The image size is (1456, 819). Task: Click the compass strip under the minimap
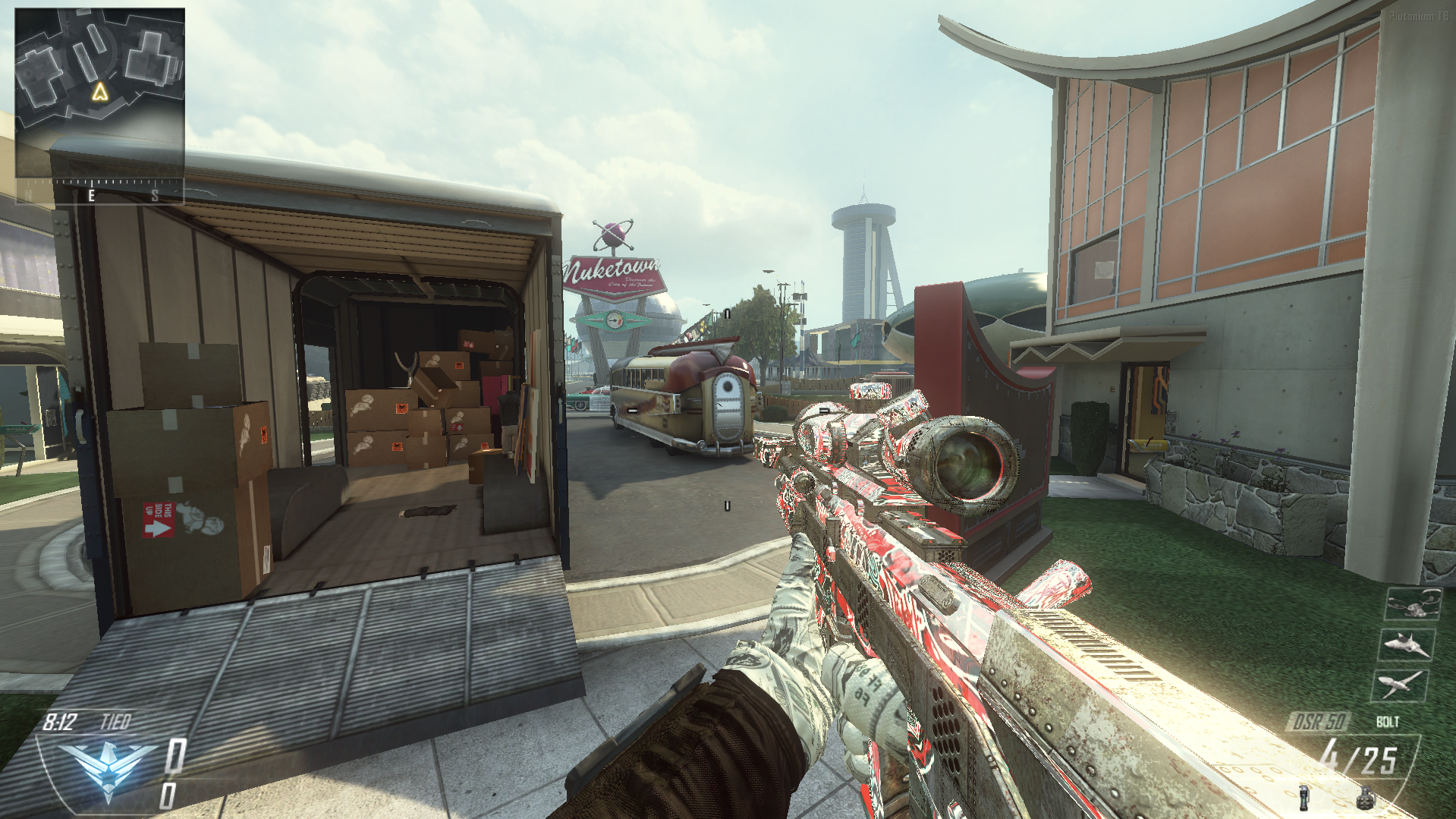[99, 191]
